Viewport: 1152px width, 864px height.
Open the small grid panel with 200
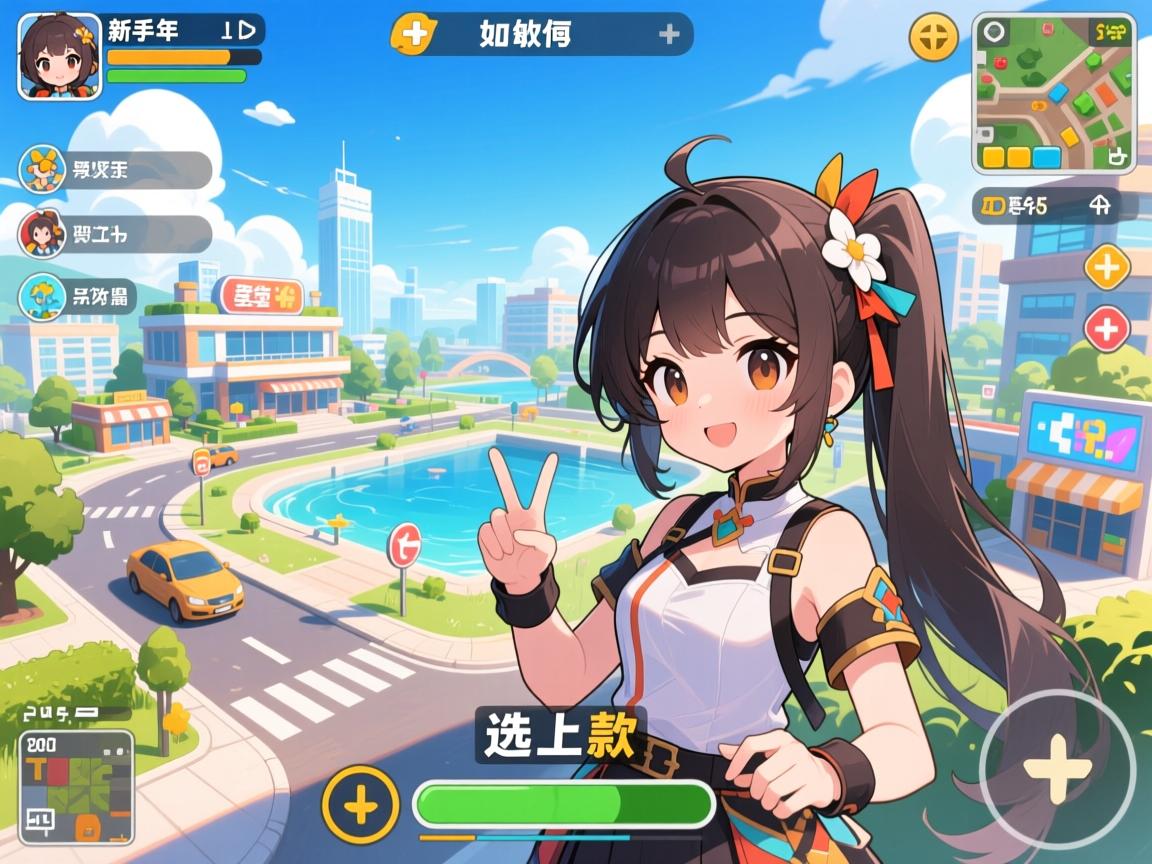76,787
